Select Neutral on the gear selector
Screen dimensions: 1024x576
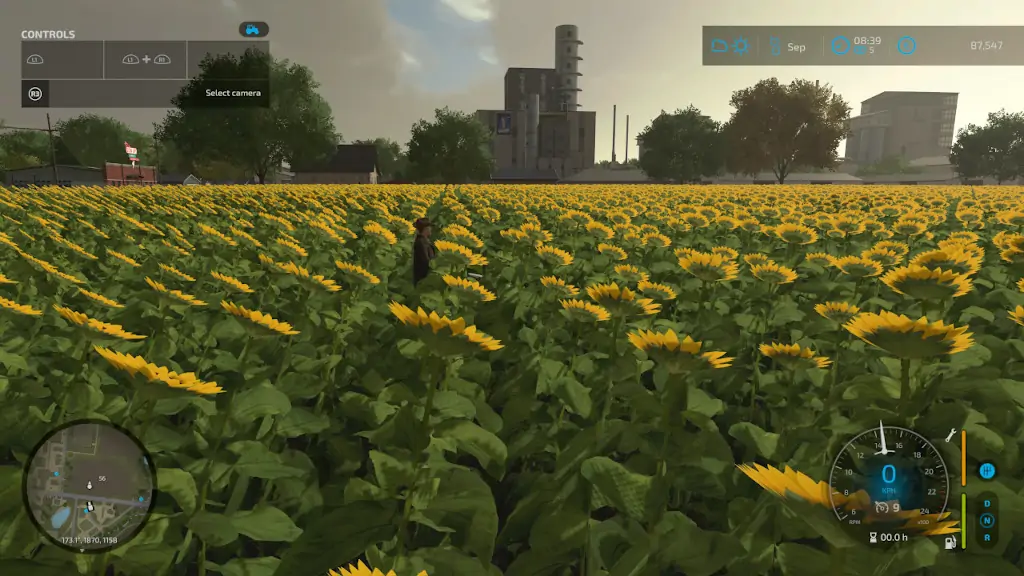pos(988,520)
